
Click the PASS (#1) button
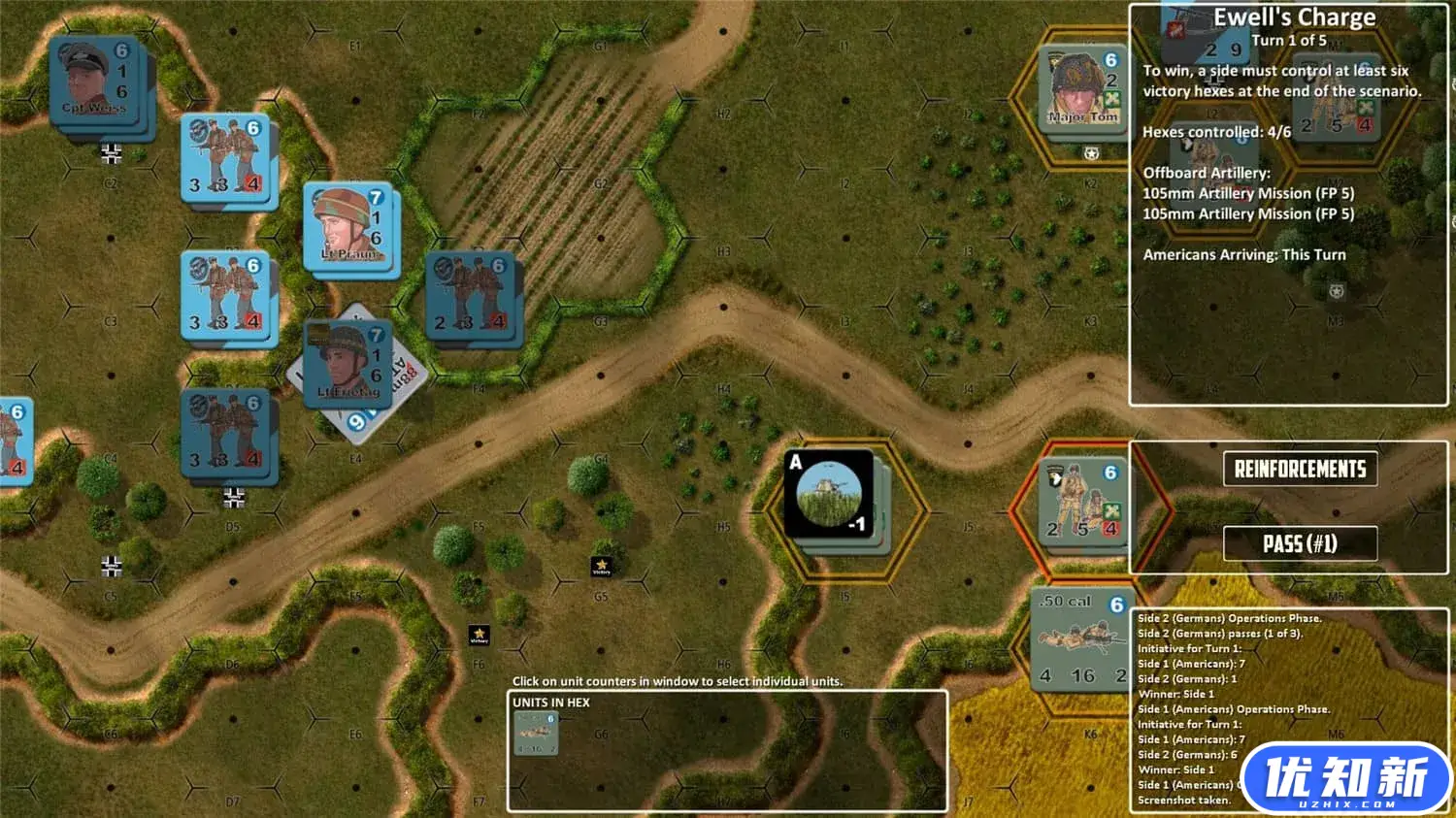tap(1301, 543)
